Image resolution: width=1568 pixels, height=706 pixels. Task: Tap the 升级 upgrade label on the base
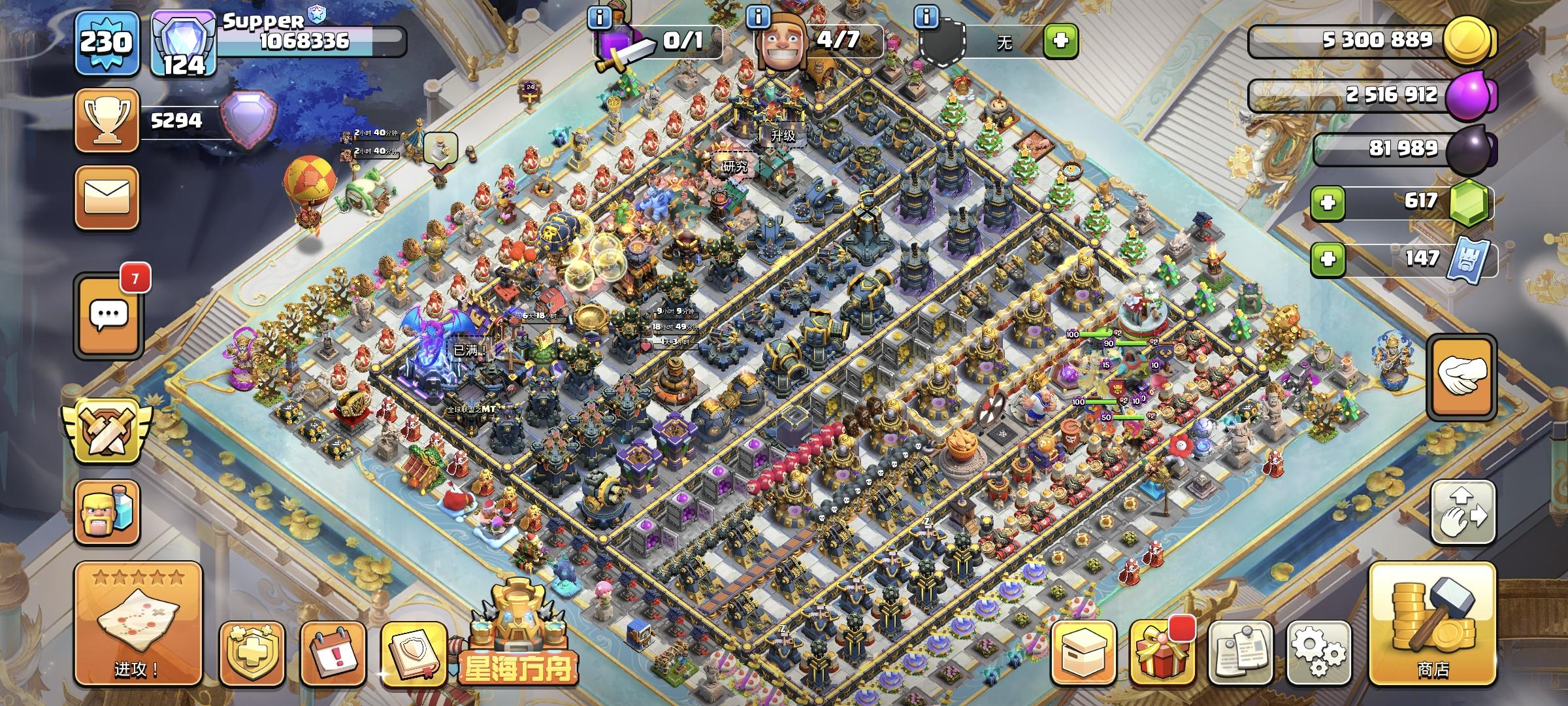(781, 136)
